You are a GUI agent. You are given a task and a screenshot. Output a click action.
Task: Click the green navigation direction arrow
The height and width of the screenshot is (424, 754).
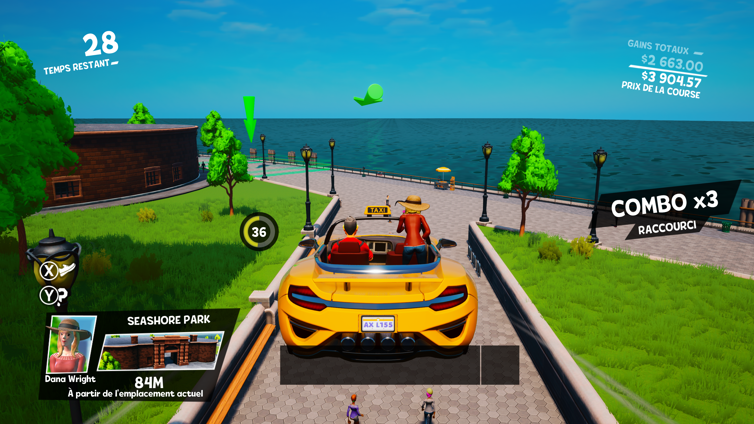[x=368, y=96]
